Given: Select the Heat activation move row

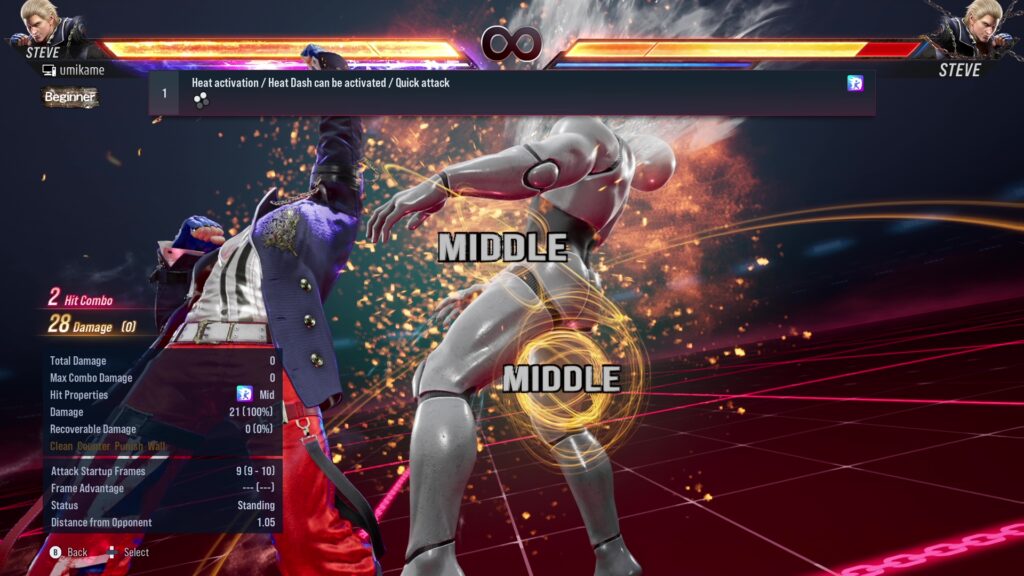Looking at the screenshot, I should 511,92.
